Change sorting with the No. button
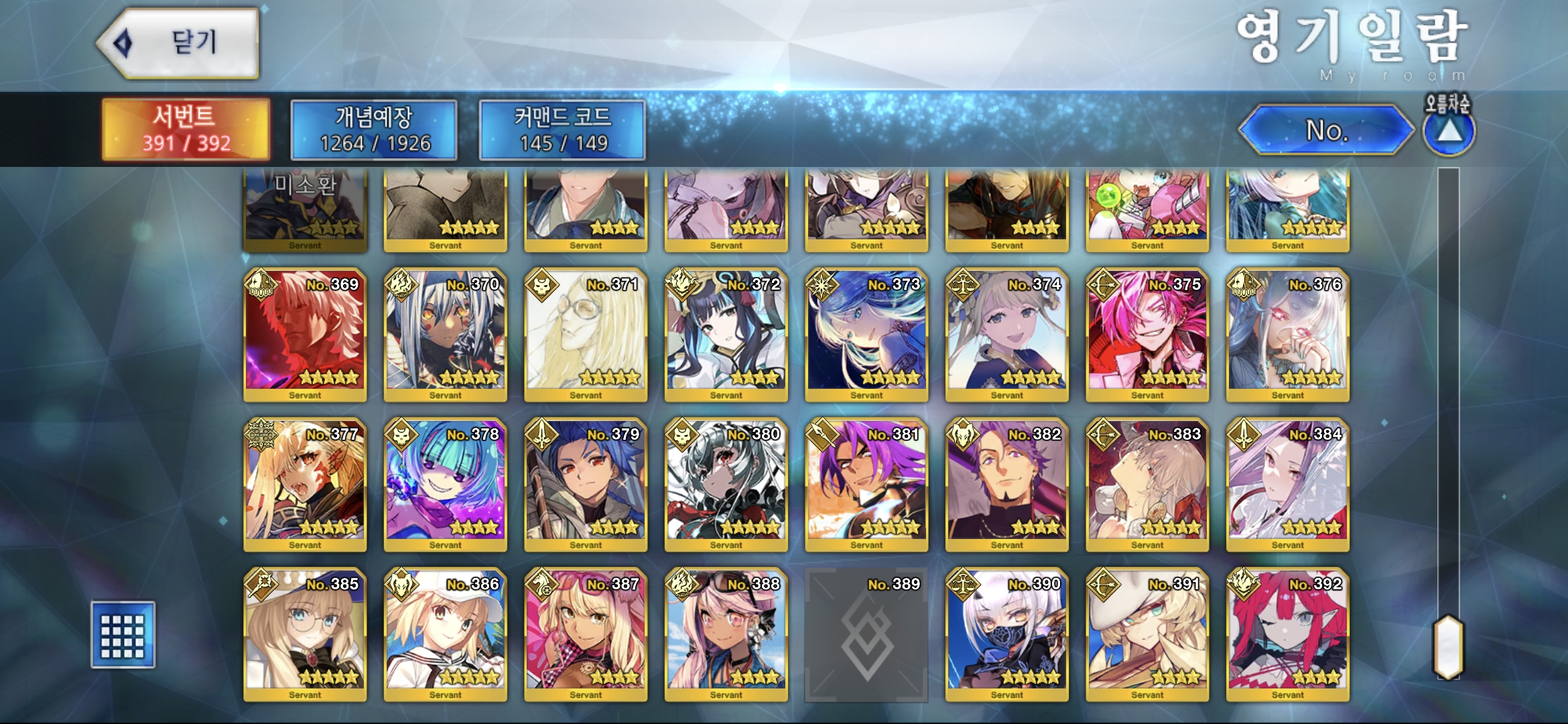The height and width of the screenshot is (724, 1568). coord(1325,130)
